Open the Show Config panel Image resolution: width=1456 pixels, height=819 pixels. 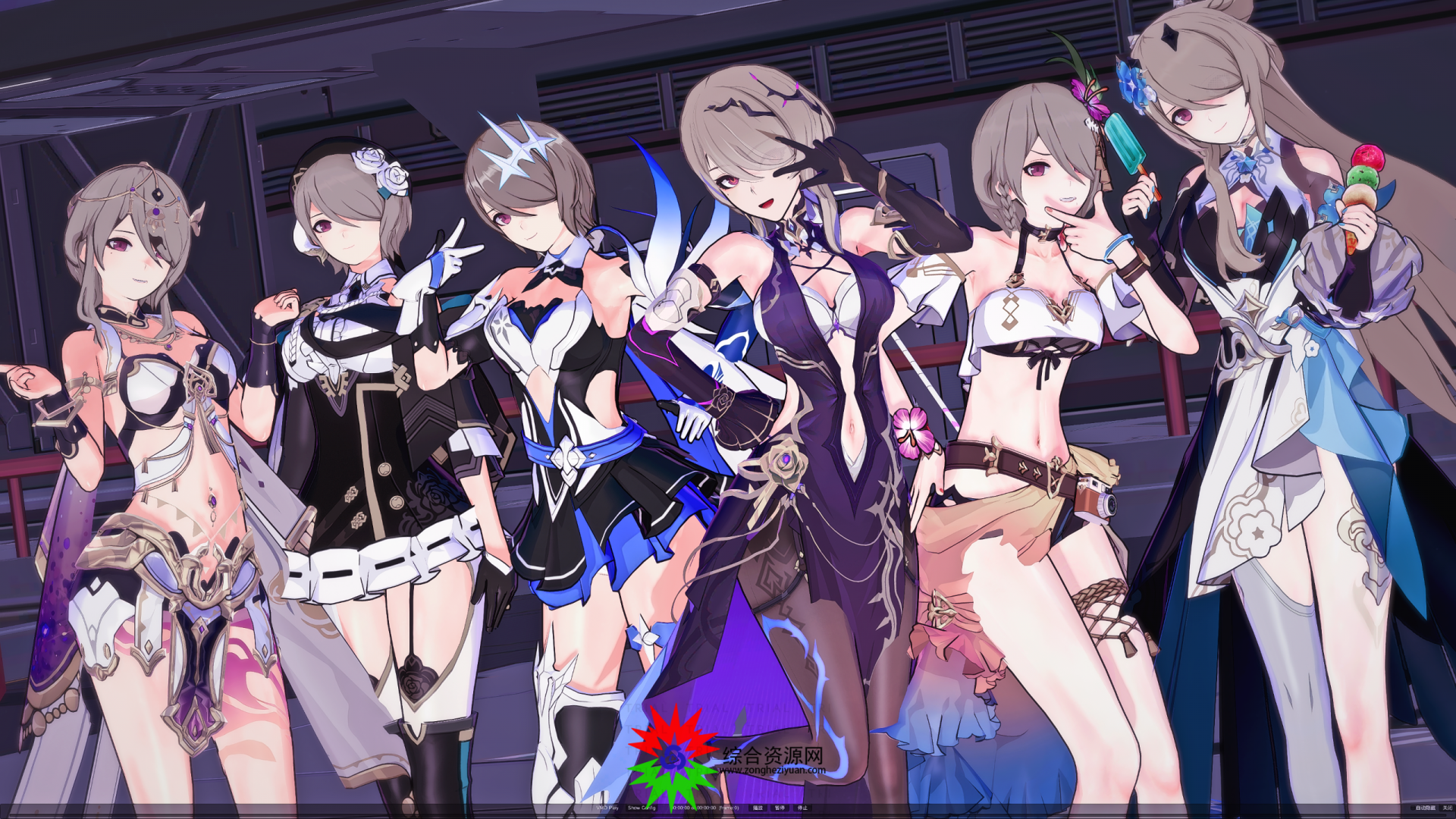coord(641,808)
